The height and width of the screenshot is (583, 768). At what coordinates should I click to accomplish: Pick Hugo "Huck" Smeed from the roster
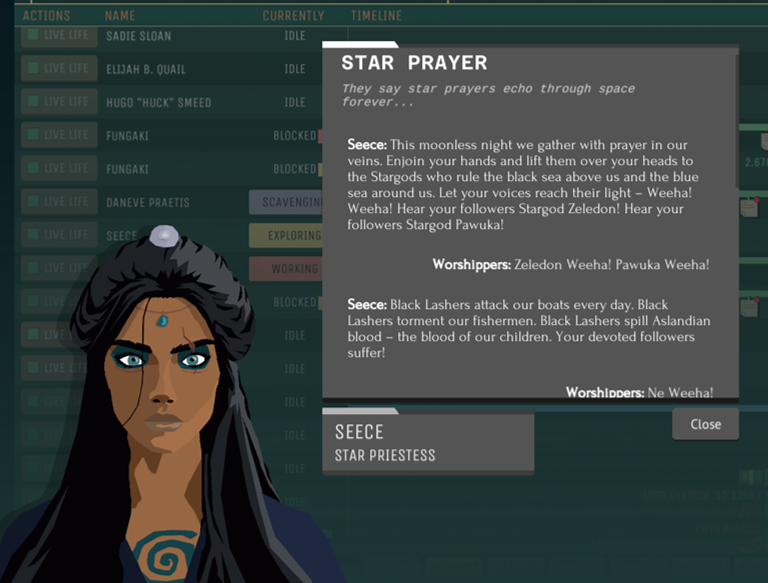[158, 102]
